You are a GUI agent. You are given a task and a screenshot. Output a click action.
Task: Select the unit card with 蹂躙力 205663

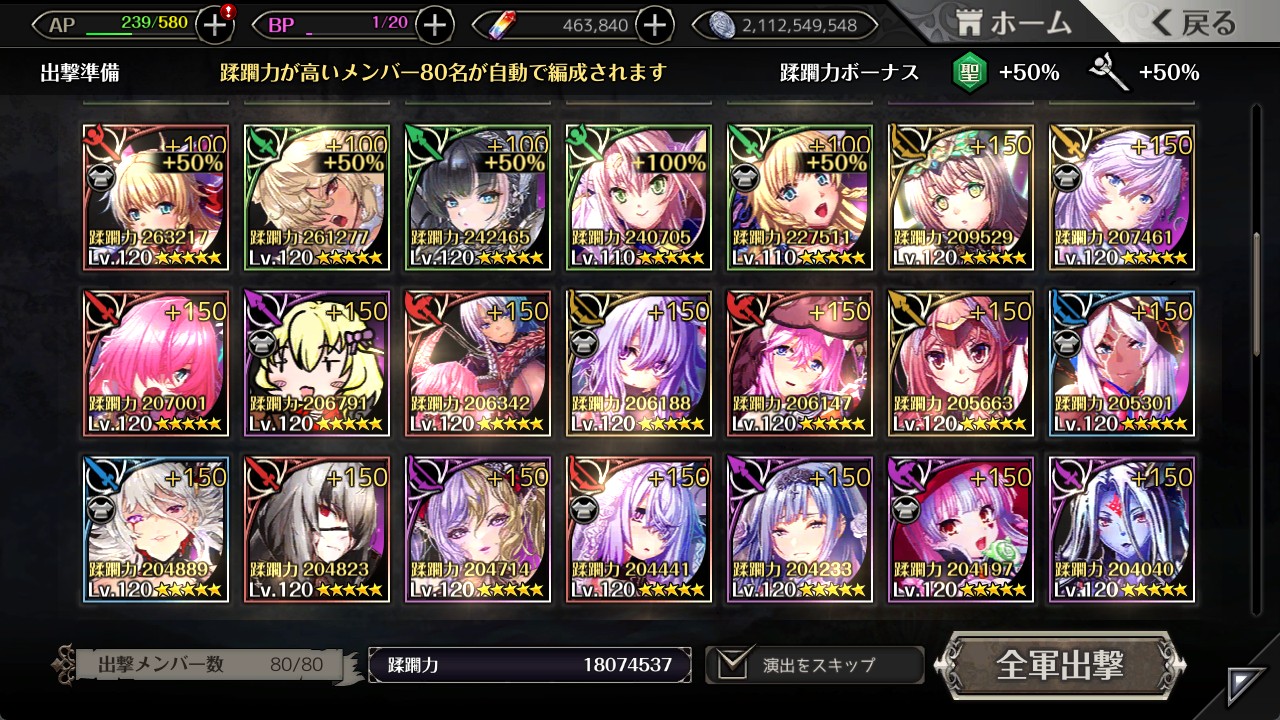click(961, 363)
